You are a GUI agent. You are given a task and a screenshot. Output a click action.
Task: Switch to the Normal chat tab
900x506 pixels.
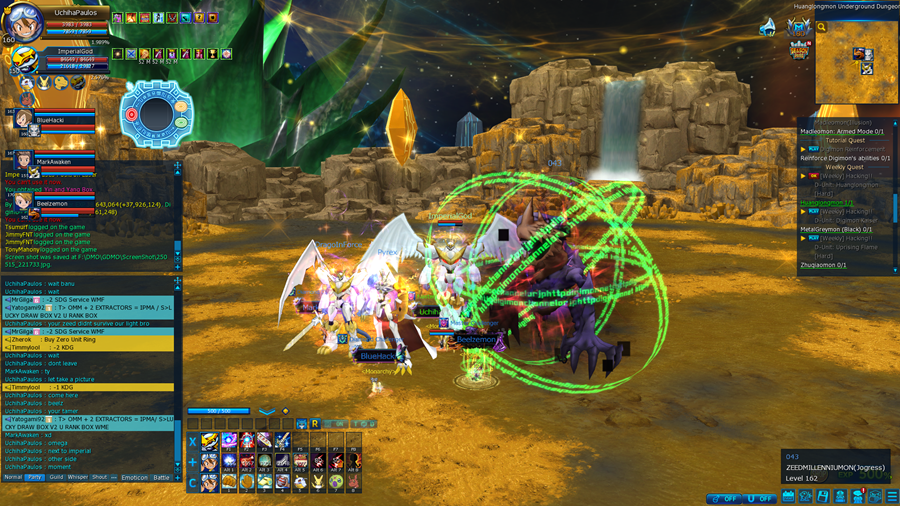tap(13, 477)
